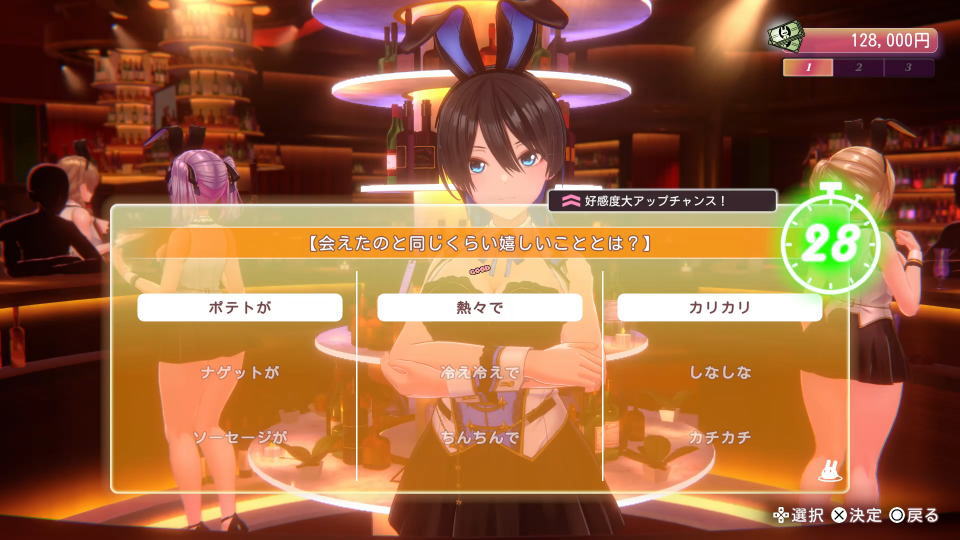Select the ポテトが answer option

[240, 308]
